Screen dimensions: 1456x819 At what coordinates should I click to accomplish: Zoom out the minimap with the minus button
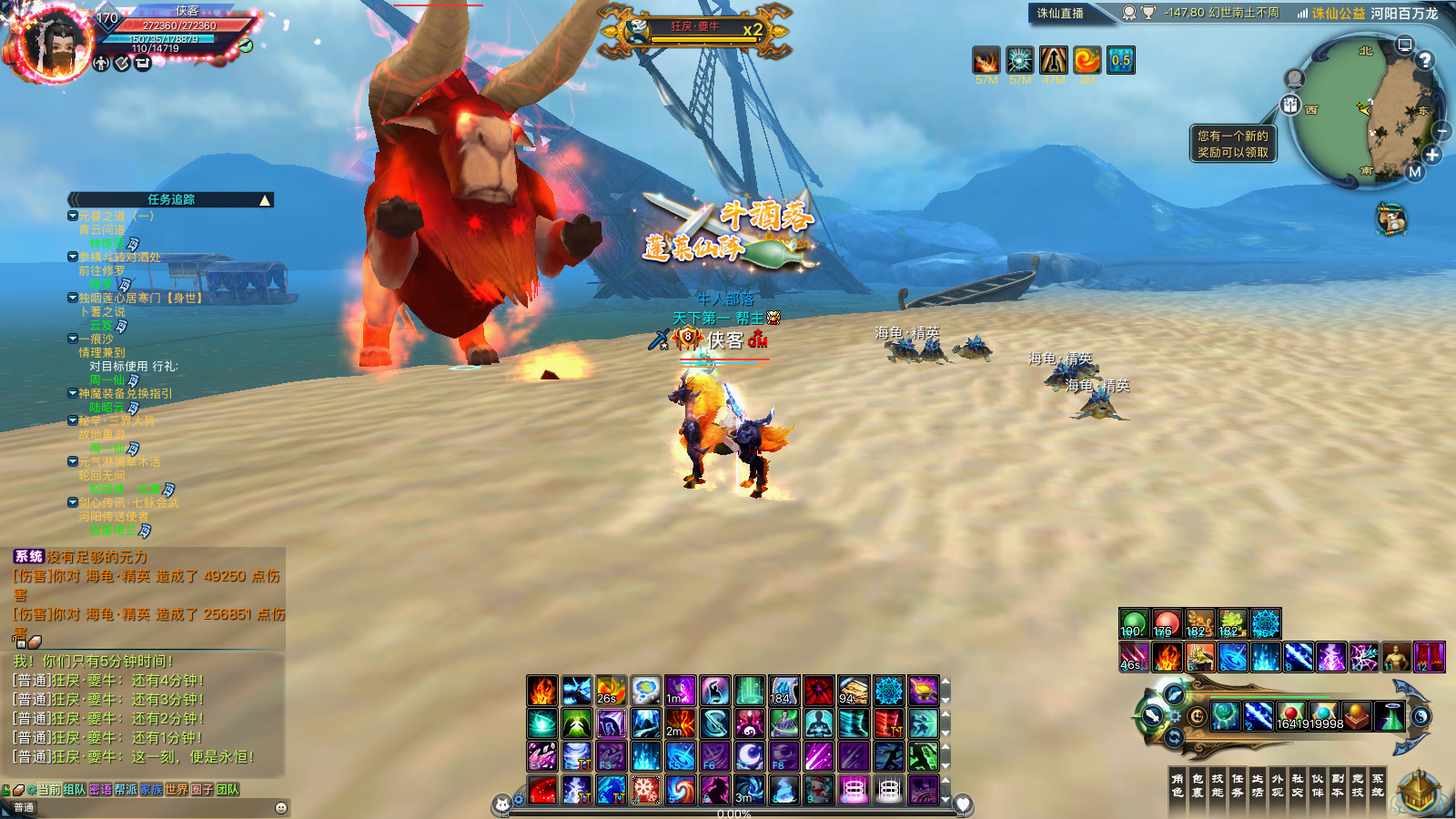click(1442, 132)
